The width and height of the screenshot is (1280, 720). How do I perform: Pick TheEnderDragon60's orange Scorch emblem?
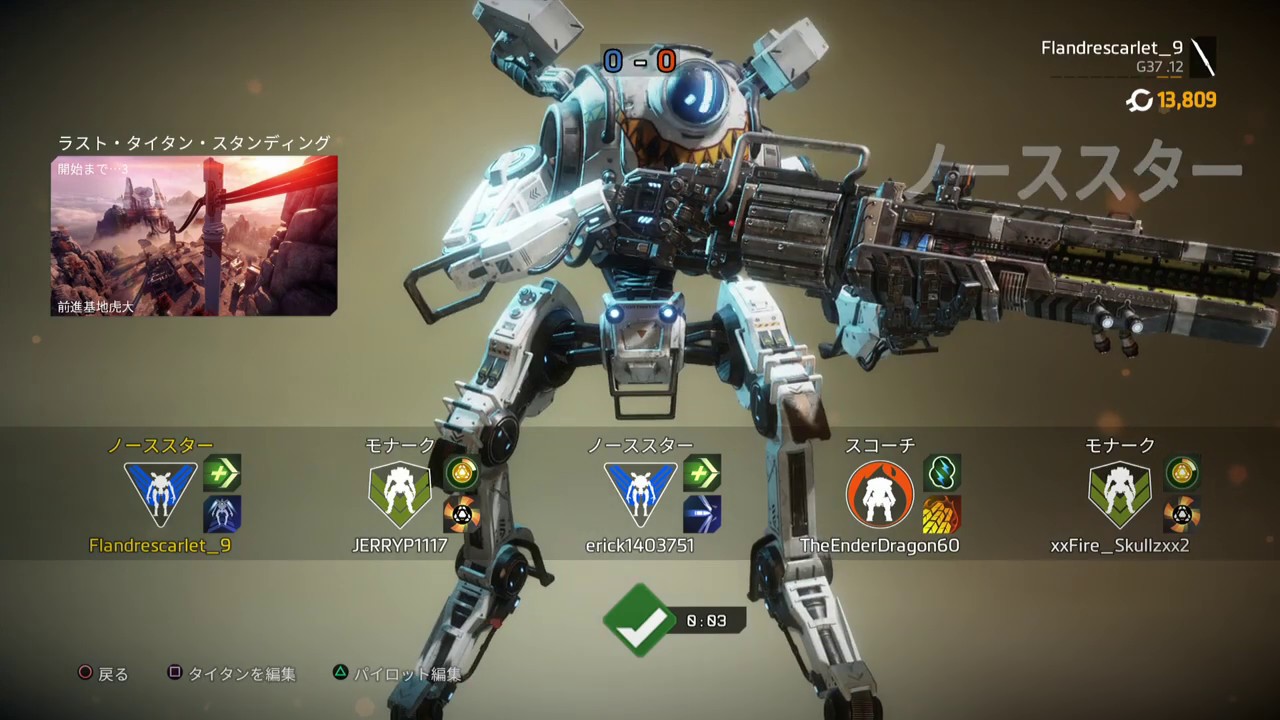click(880, 494)
